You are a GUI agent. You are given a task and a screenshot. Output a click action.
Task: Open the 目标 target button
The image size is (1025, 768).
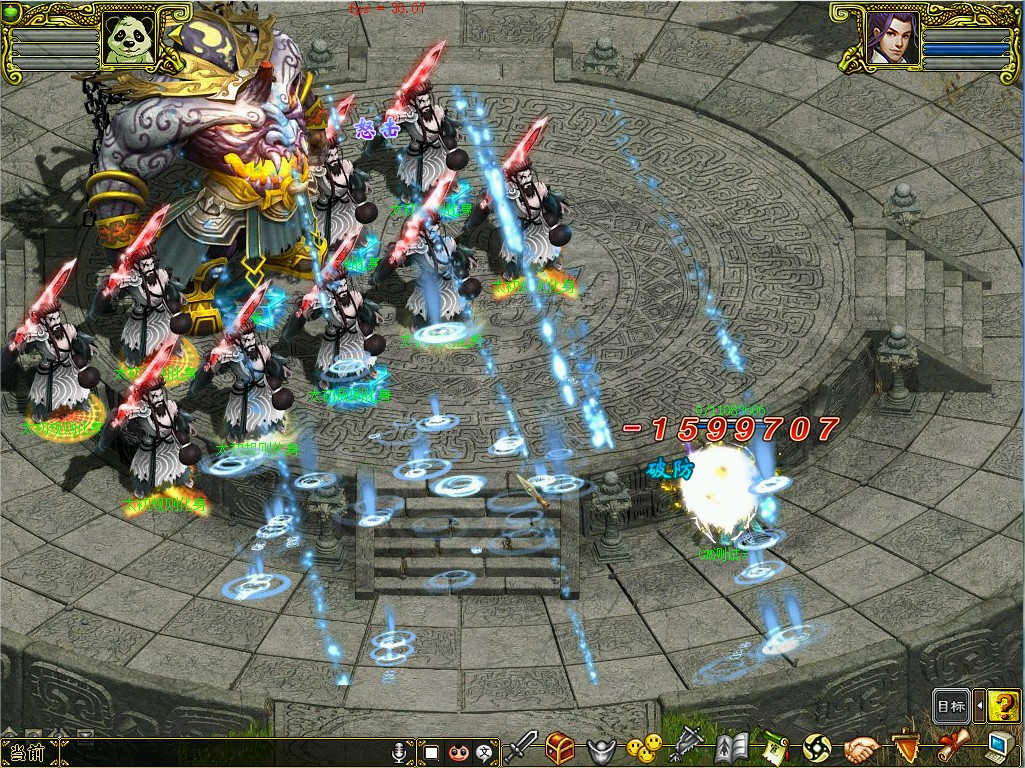click(950, 706)
